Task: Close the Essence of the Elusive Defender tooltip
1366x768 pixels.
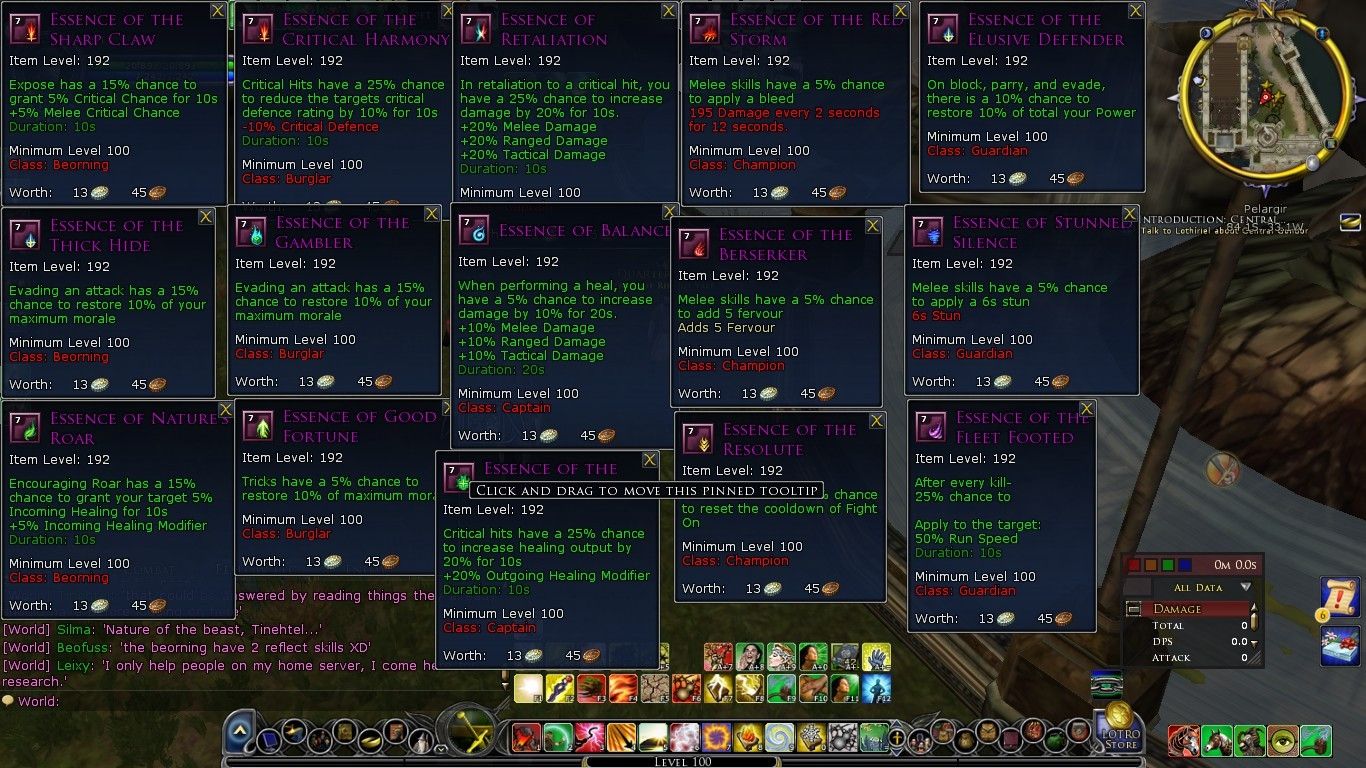Action: [1136, 11]
